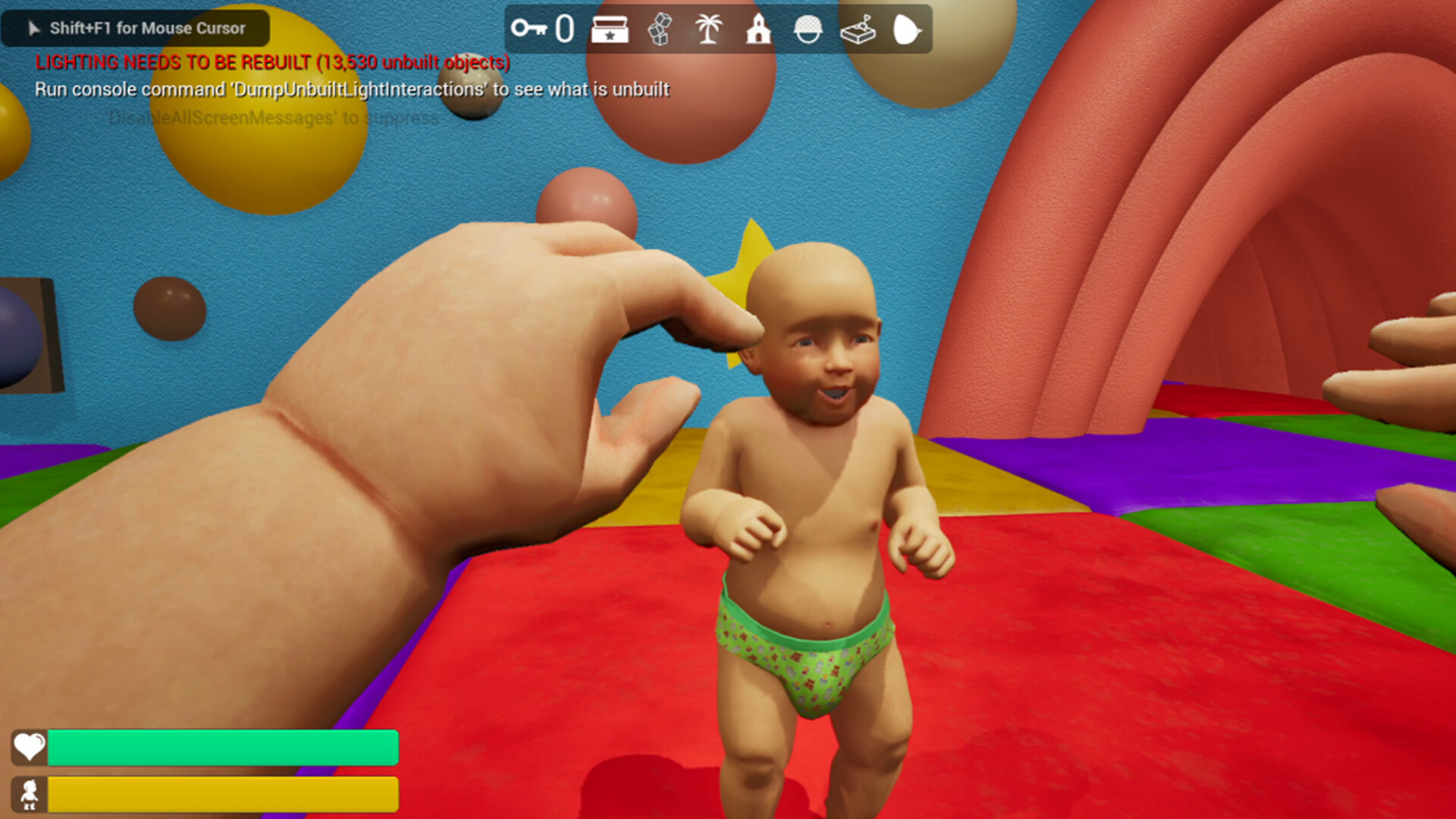Select the key icon in the HUD

click(532, 30)
